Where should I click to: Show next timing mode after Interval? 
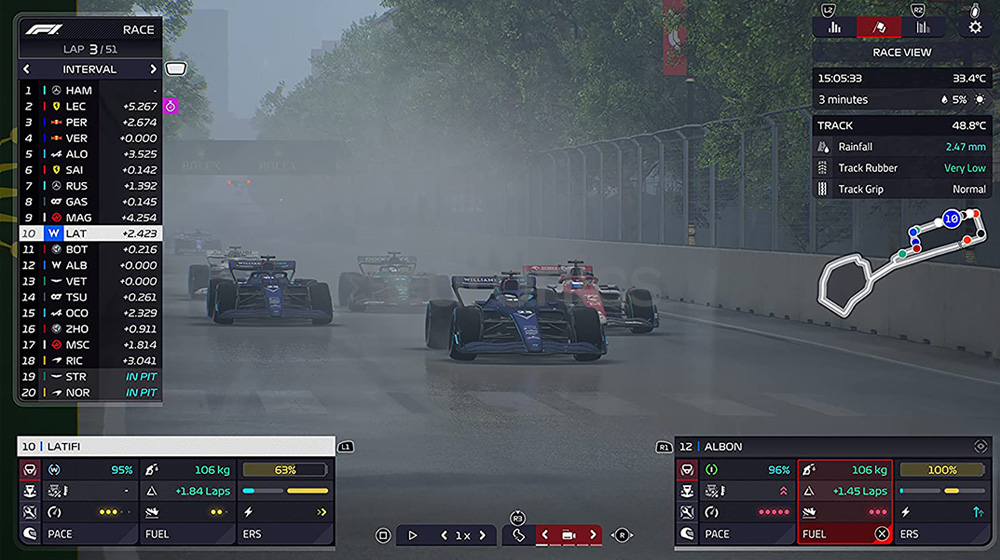(x=153, y=70)
